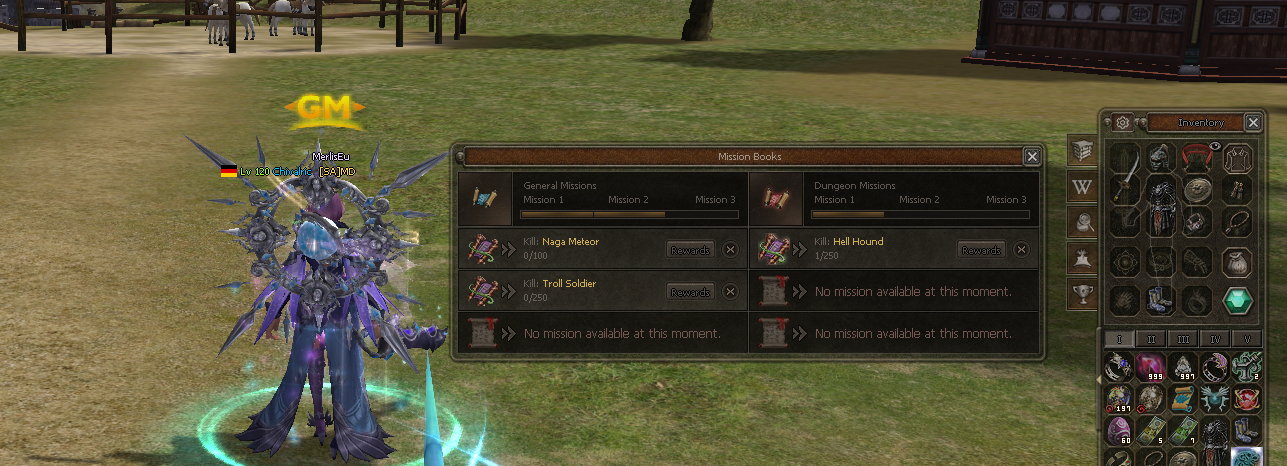The width and height of the screenshot is (1287, 466).
Task: Select the Dungeon Missions red scroll icon
Action: tap(776, 198)
